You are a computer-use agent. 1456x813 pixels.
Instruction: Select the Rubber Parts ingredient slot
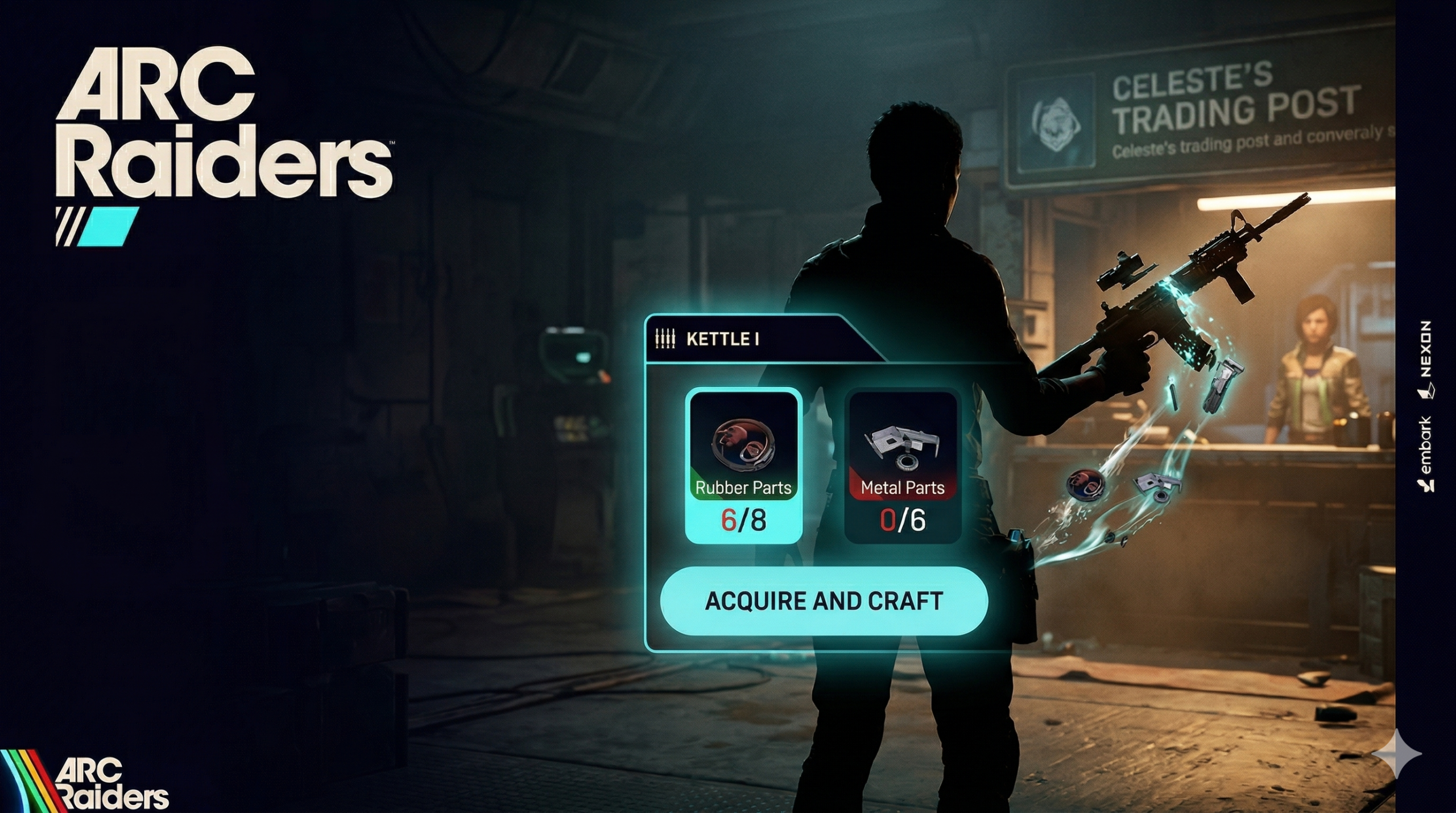(x=743, y=465)
